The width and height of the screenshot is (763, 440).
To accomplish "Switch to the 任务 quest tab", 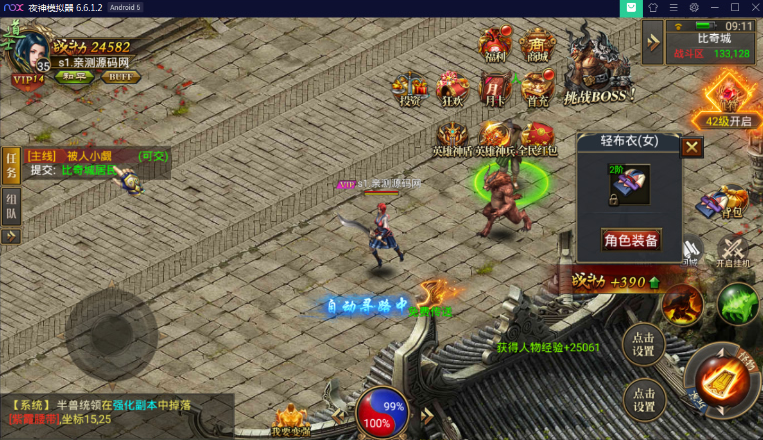I will click(11, 166).
